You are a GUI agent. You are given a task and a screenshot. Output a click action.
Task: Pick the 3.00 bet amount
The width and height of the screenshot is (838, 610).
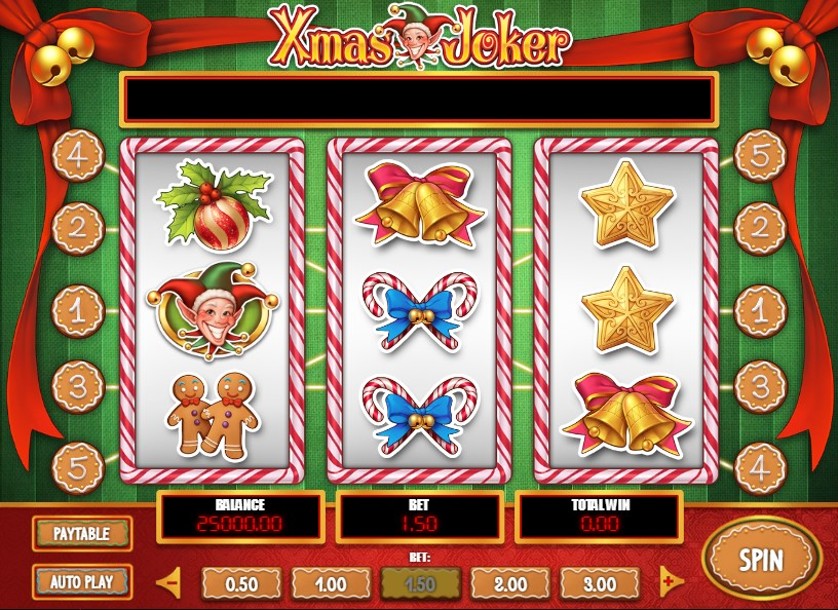coord(599,584)
